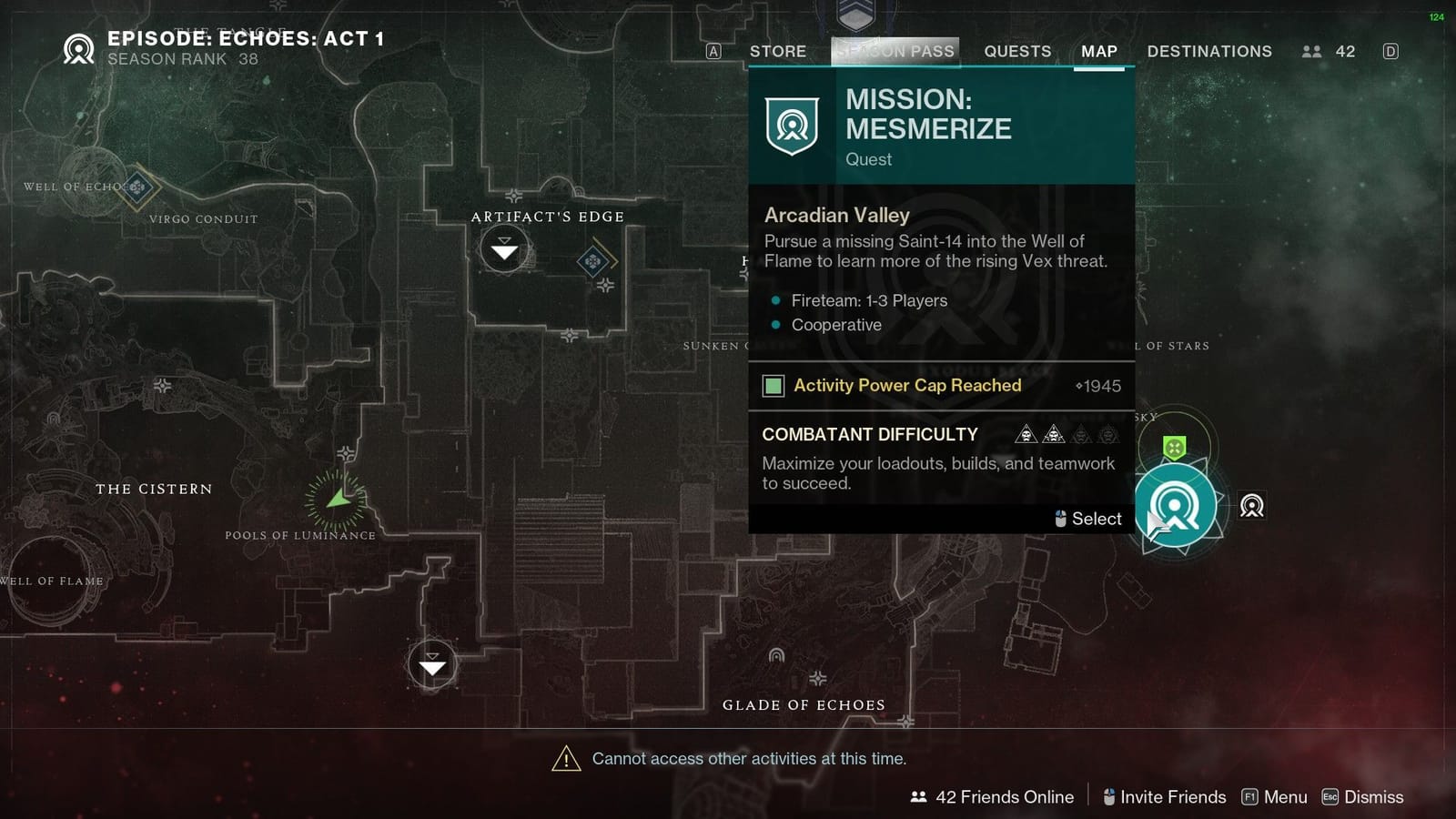
Task: Open the SEASON PASS tab
Action: click(x=895, y=51)
